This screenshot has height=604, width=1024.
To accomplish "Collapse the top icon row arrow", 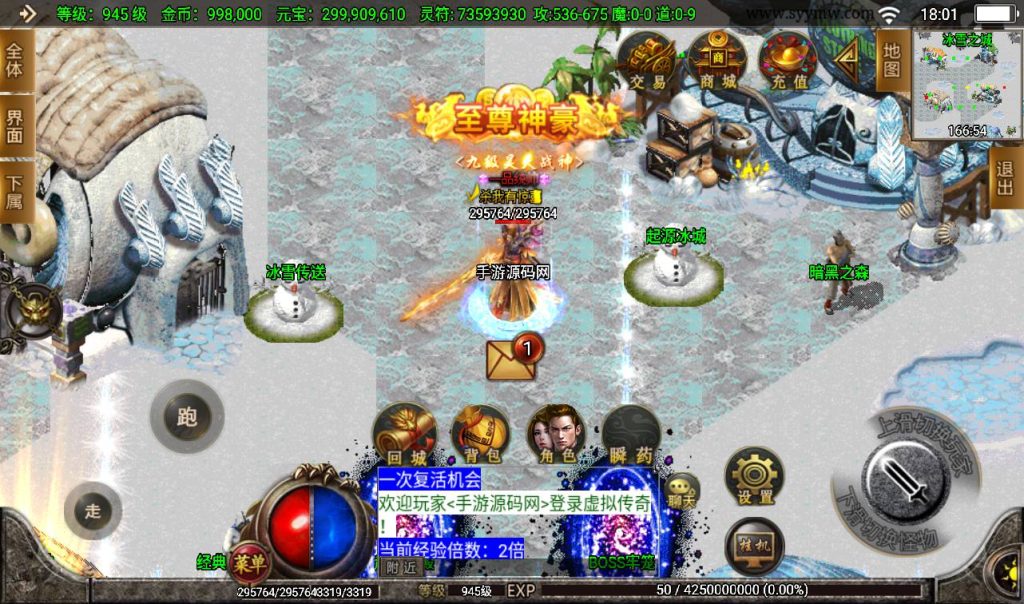I will [848, 60].
